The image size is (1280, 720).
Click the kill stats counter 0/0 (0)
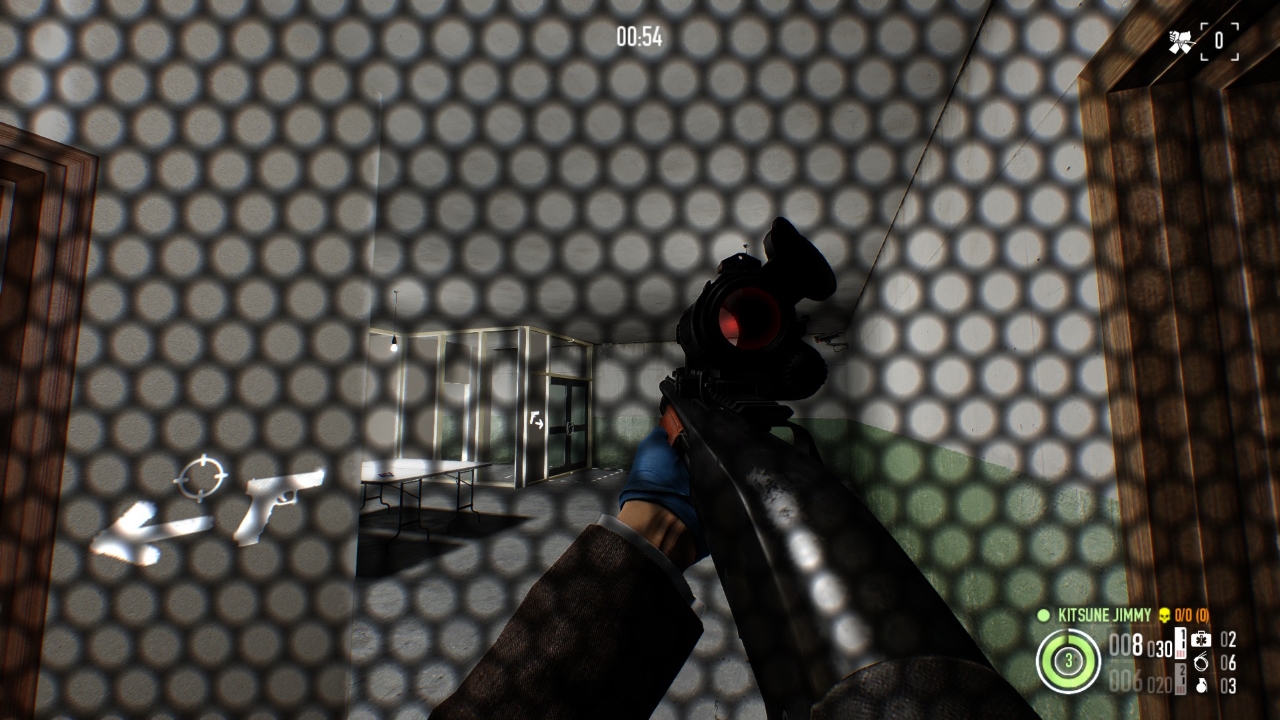tap(1192, 615)
